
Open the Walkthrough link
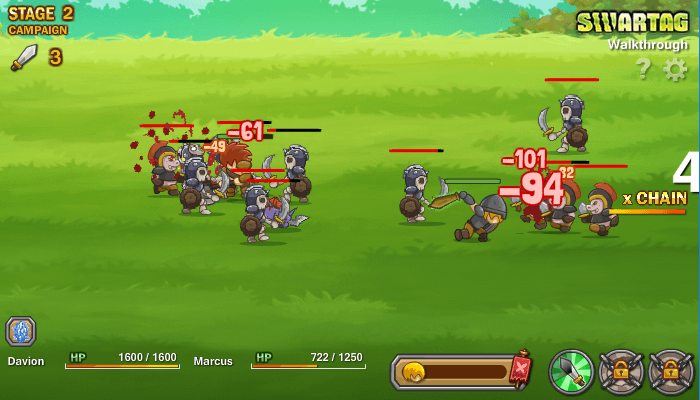pyautogui.click(x=647, y=44)
